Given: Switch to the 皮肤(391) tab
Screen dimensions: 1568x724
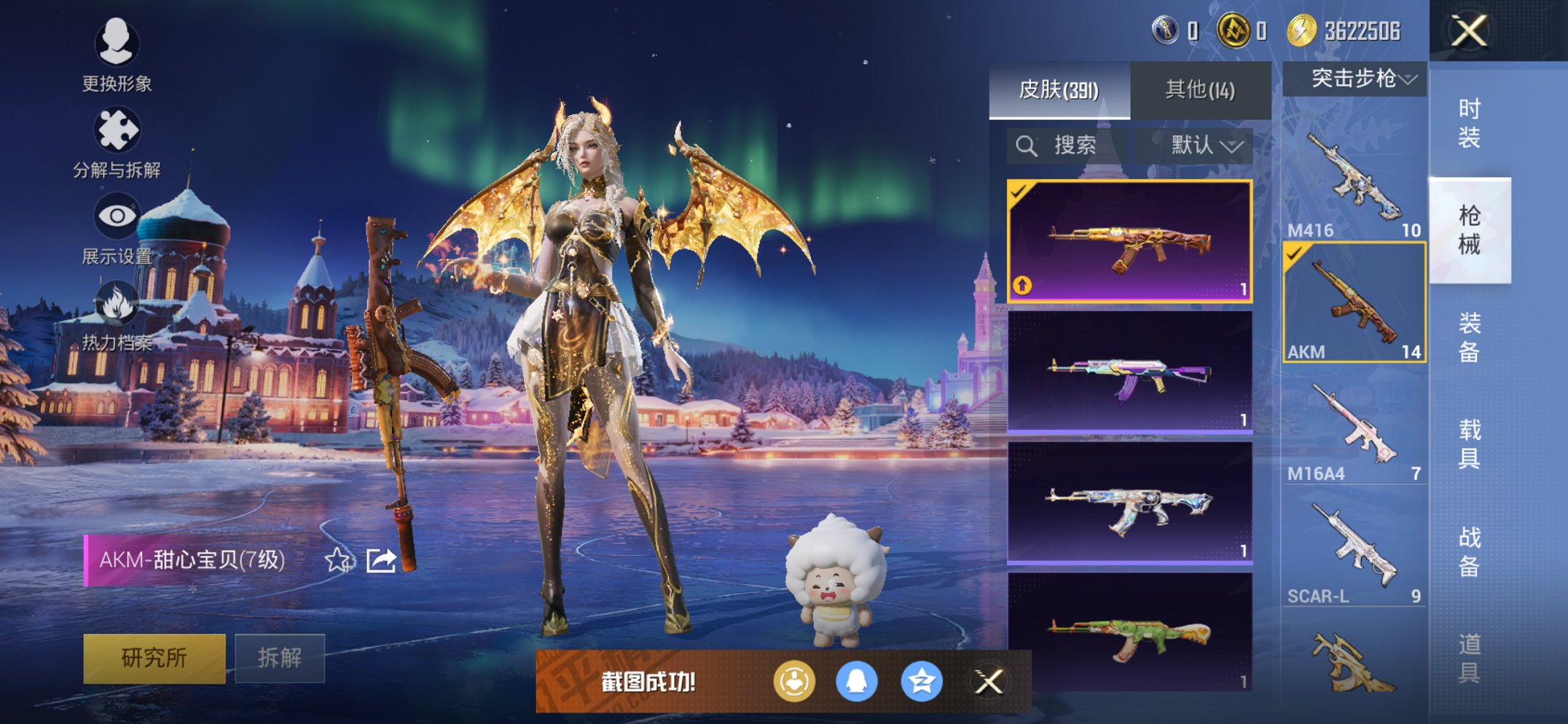Looking at the screenshot, I should pos(1059,90).
